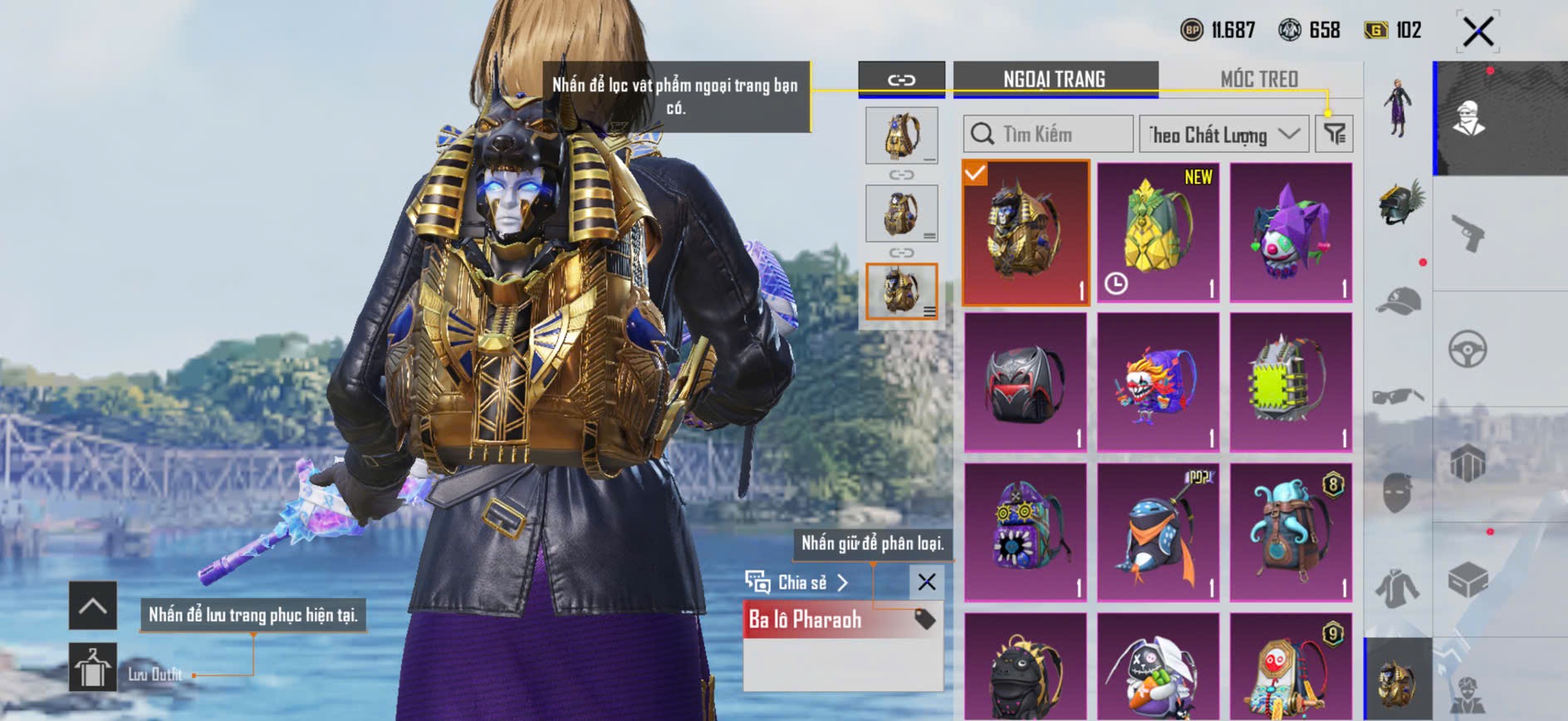Open the steering wheel vehicle category
Screen dimensions: 1568x721
[x=1468, y=349]
